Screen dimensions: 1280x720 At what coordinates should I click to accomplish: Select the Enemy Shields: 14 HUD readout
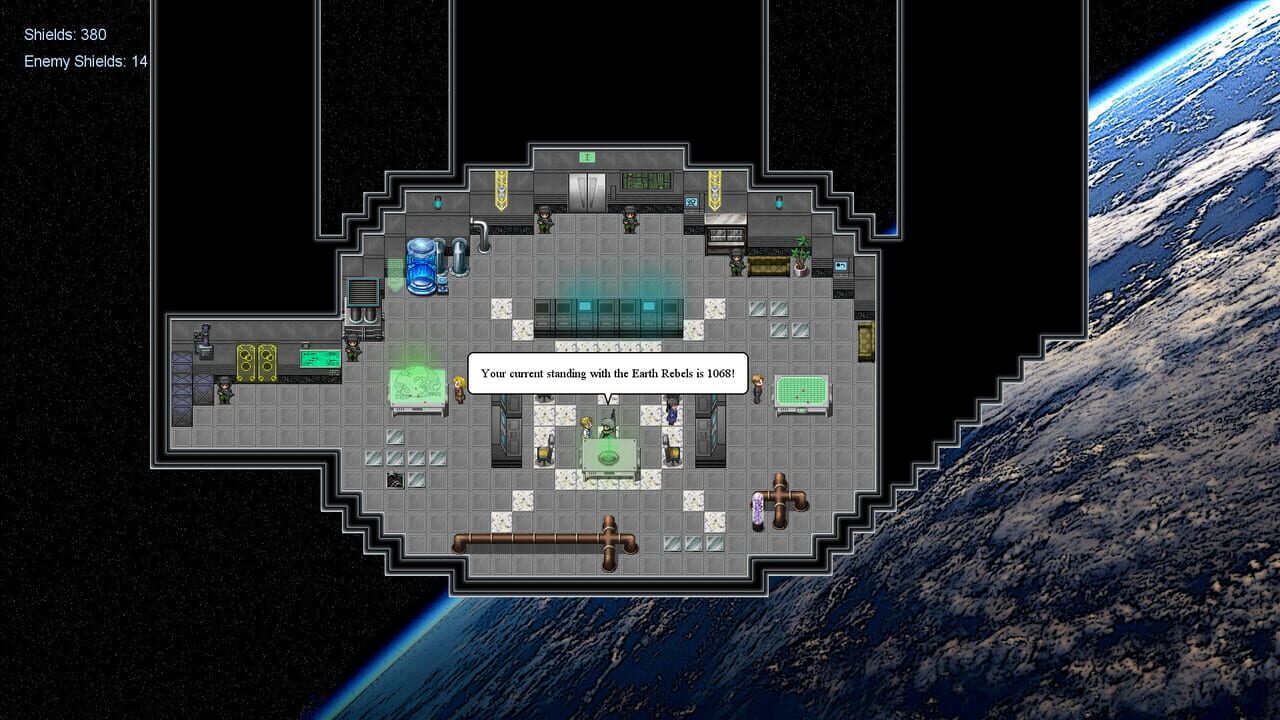[85, 61]
